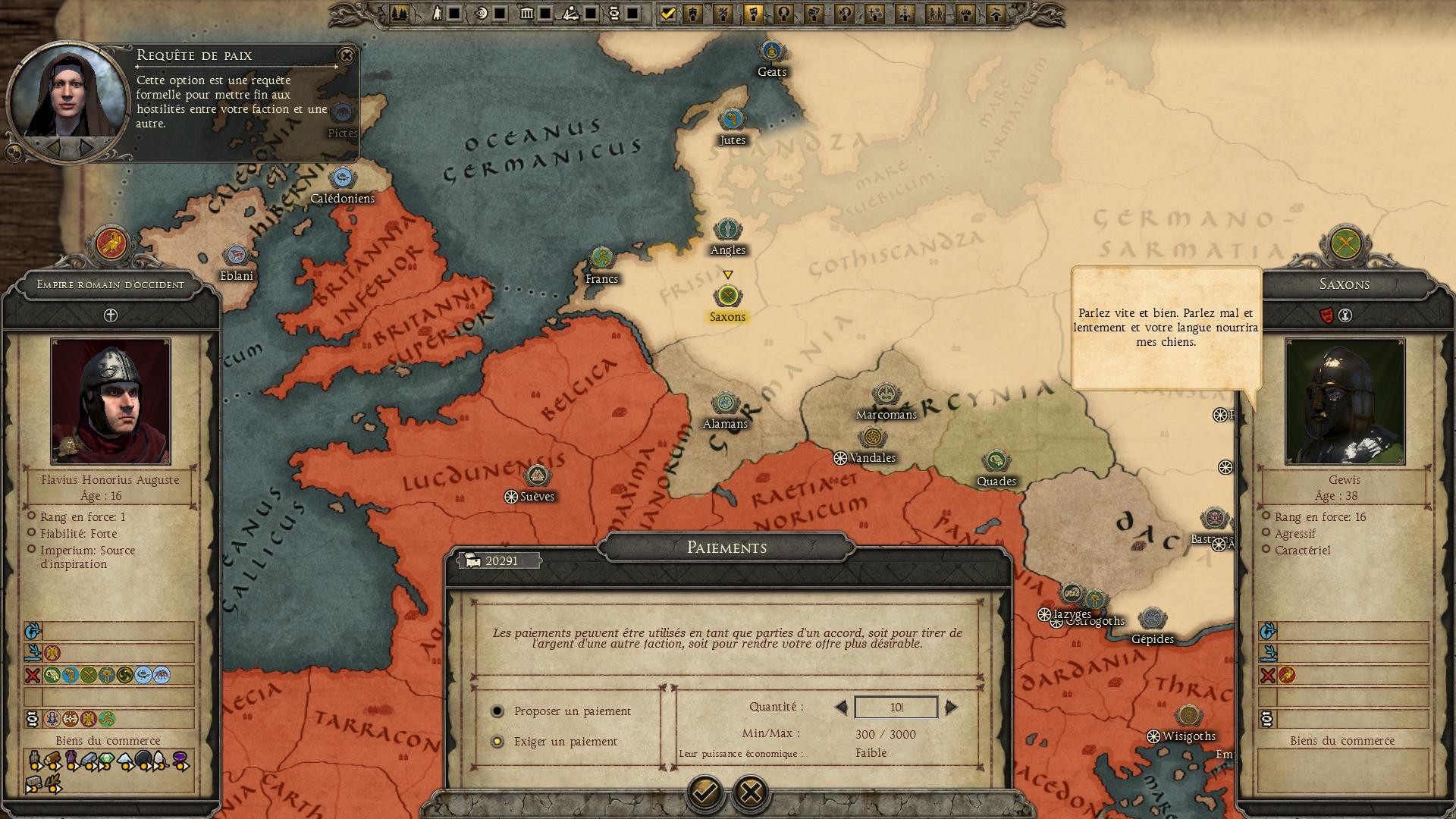
Task: Choose the Jutes faction marker
Action: click(x=732, y=119)
